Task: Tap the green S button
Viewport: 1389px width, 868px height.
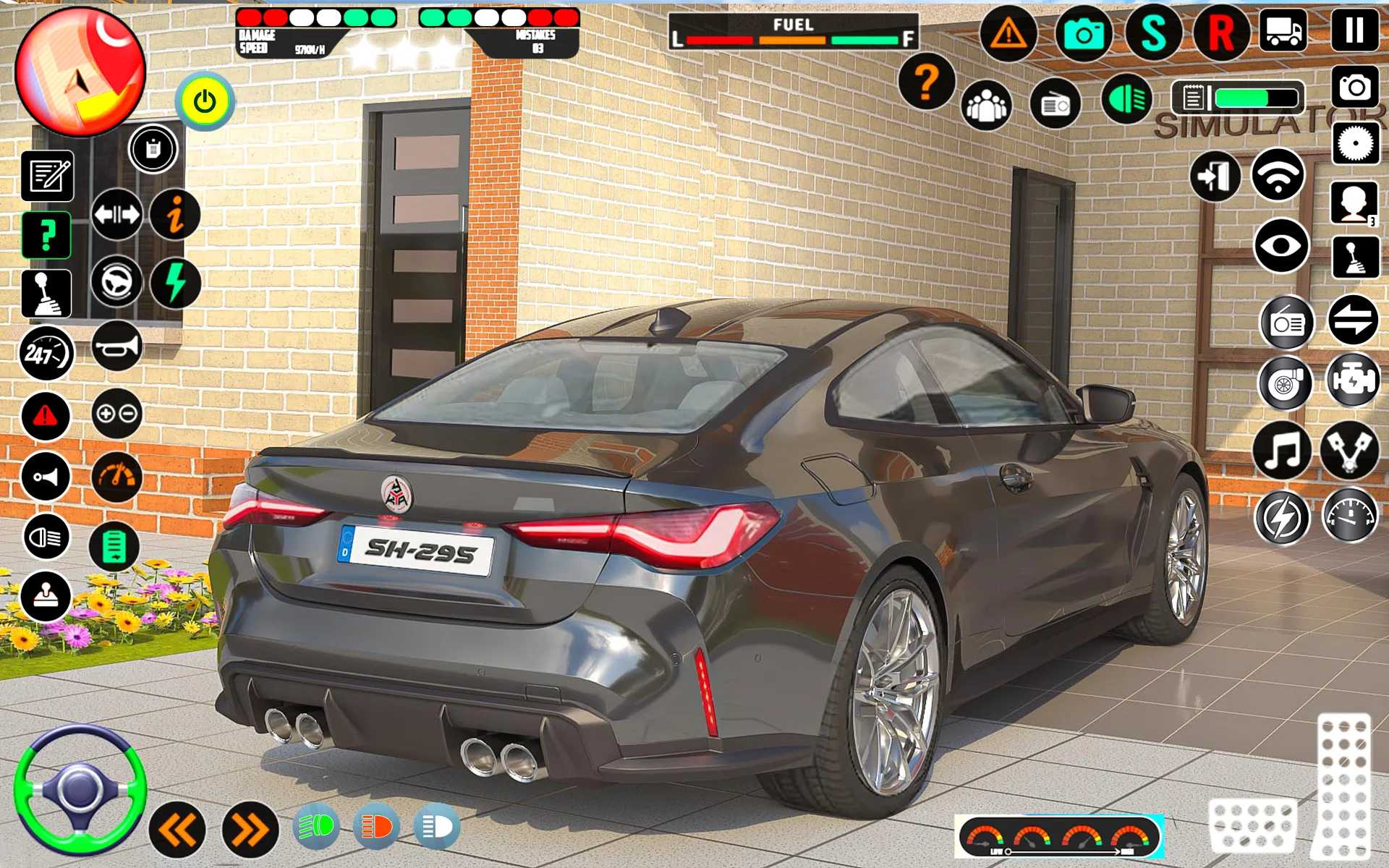Action: (x=1152, y=33)
